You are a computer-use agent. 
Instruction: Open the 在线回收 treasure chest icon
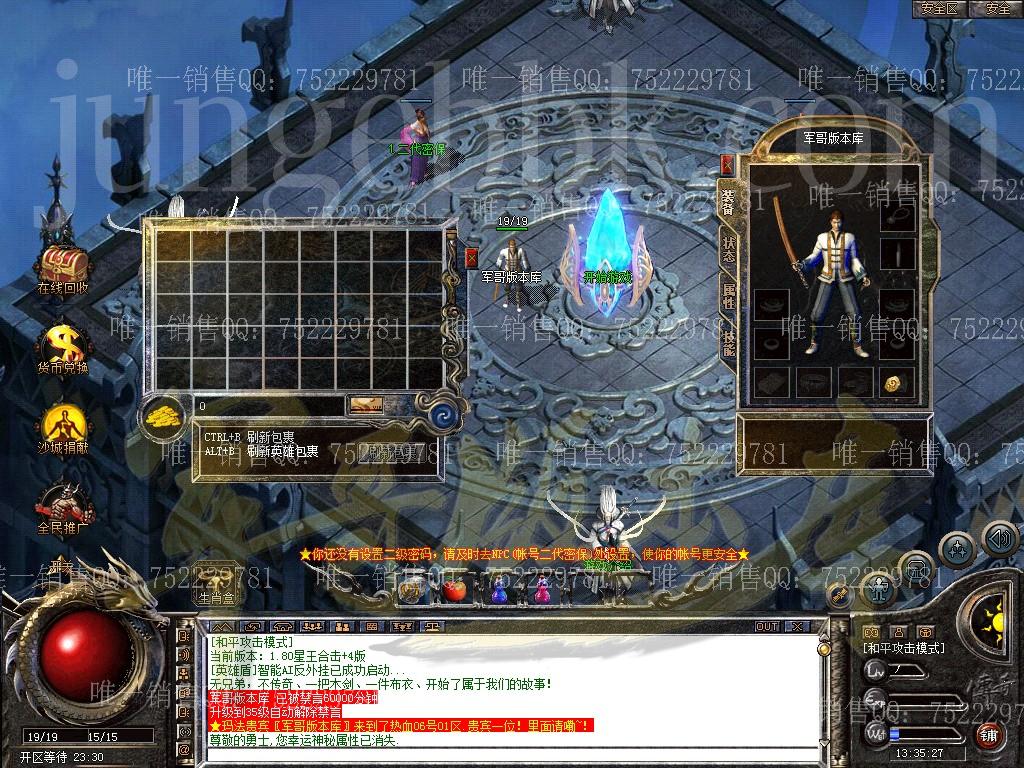click(63, 265)
